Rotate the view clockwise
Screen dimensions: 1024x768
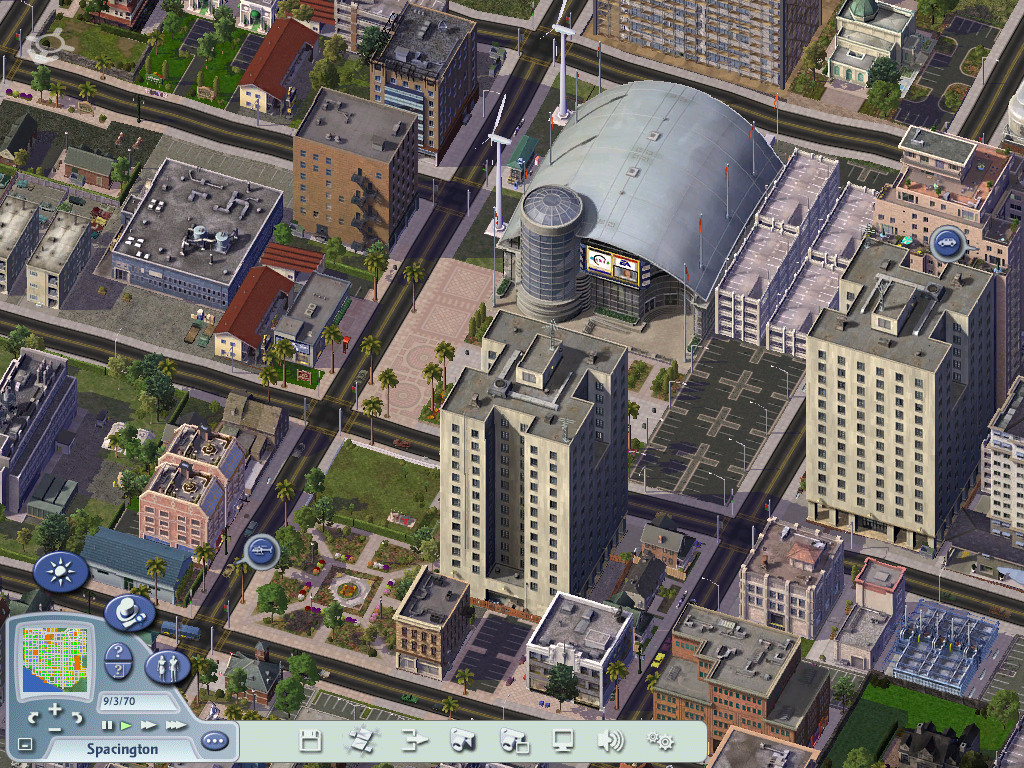click(x=79, y=717)
